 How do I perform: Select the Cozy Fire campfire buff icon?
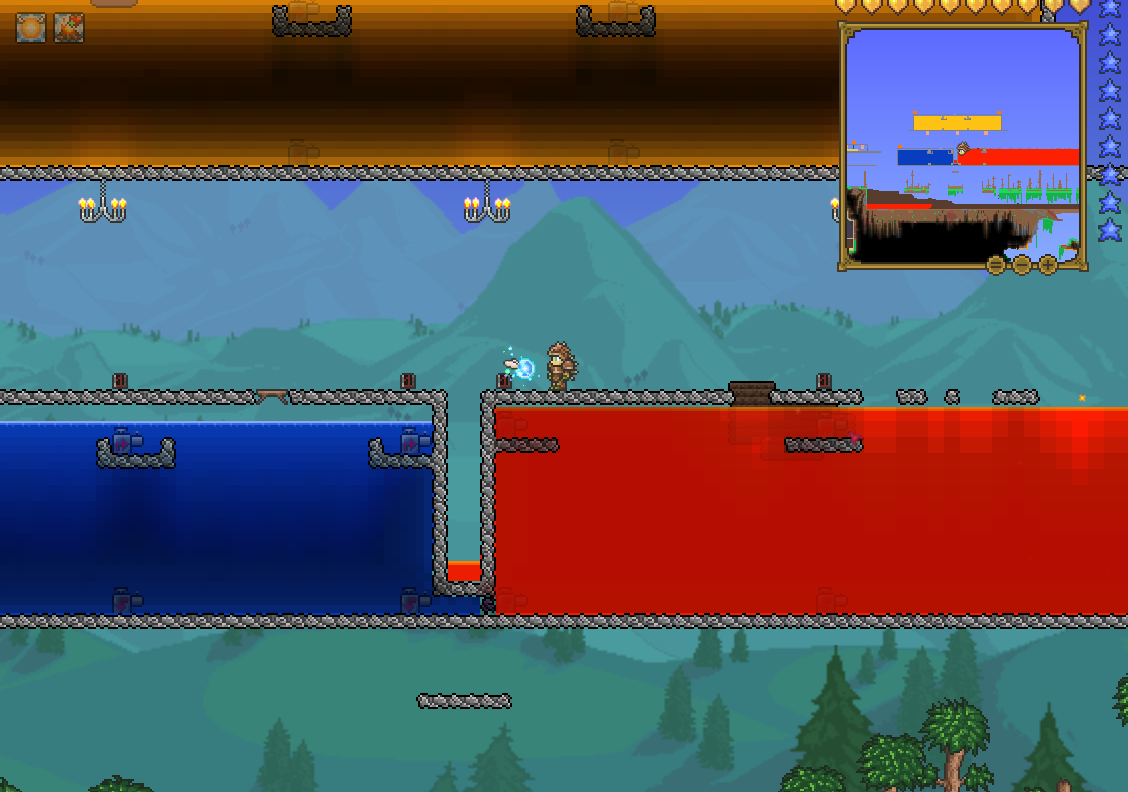point(69,28)
